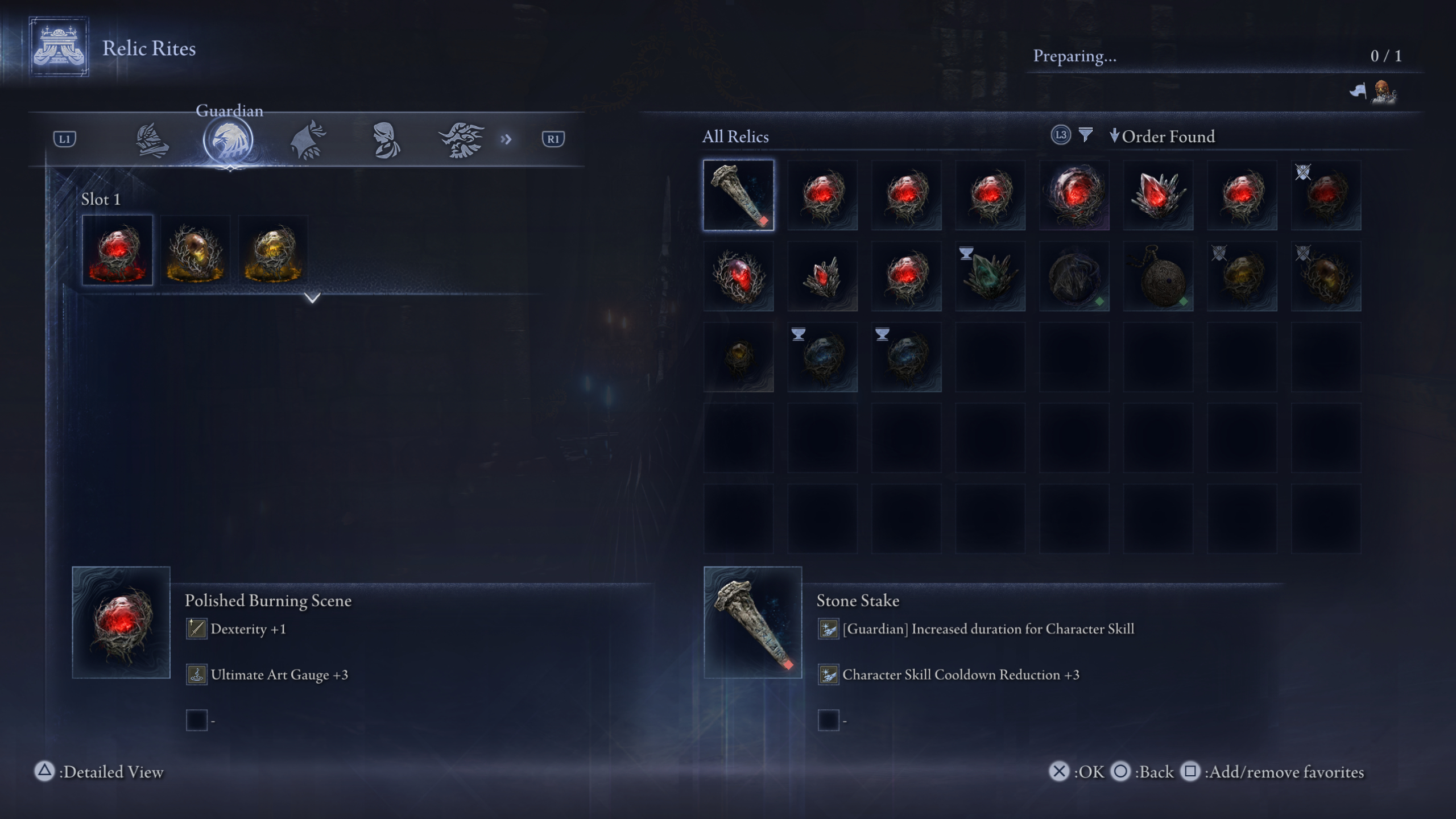Image resolution: width=1456 pixels, height=819 pixels.
Task: Pick the small dim yellow relic without marker
Action: click(738, 357)
